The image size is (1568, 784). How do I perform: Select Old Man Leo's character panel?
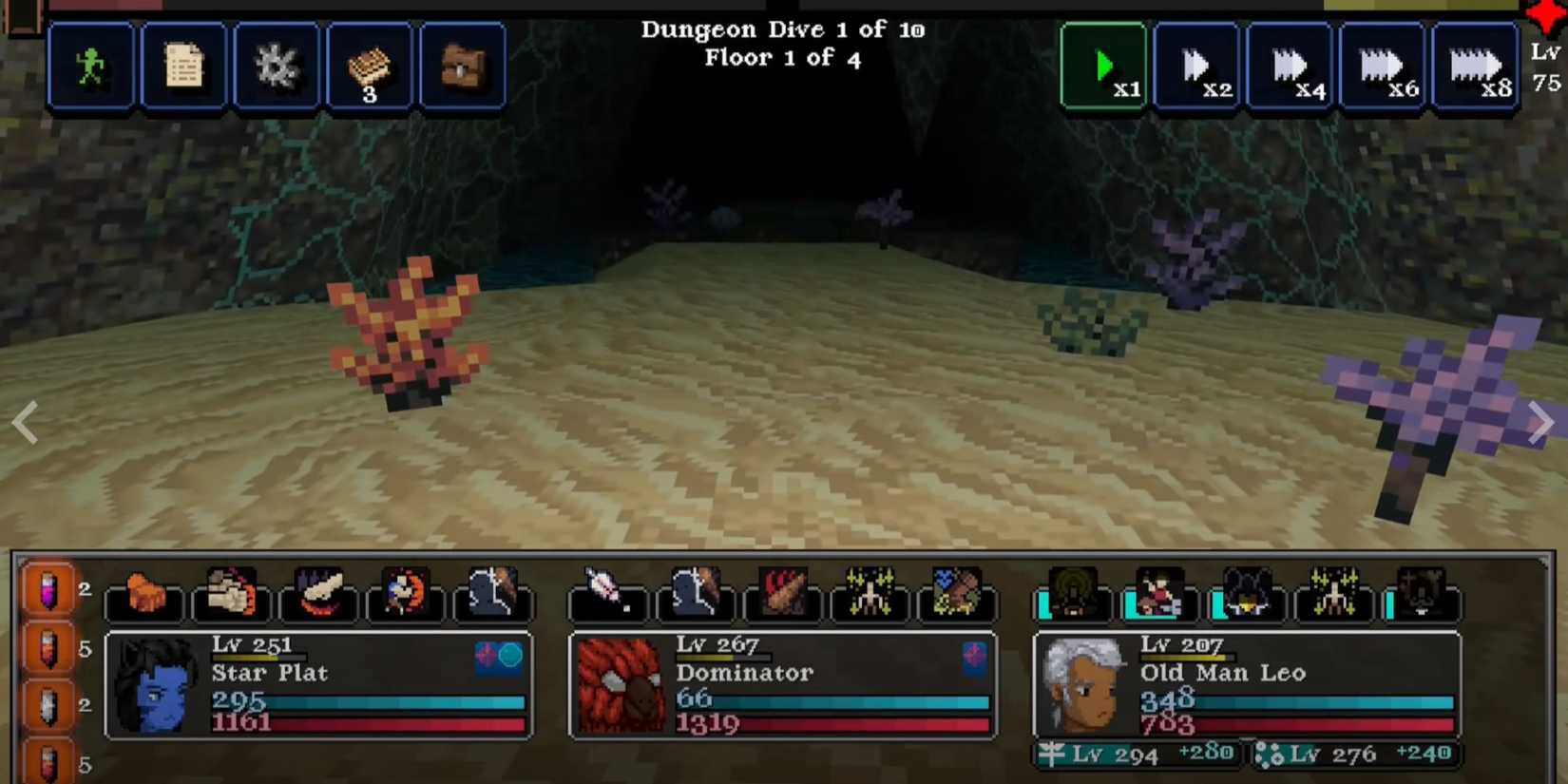click(x=1246, y=684)
